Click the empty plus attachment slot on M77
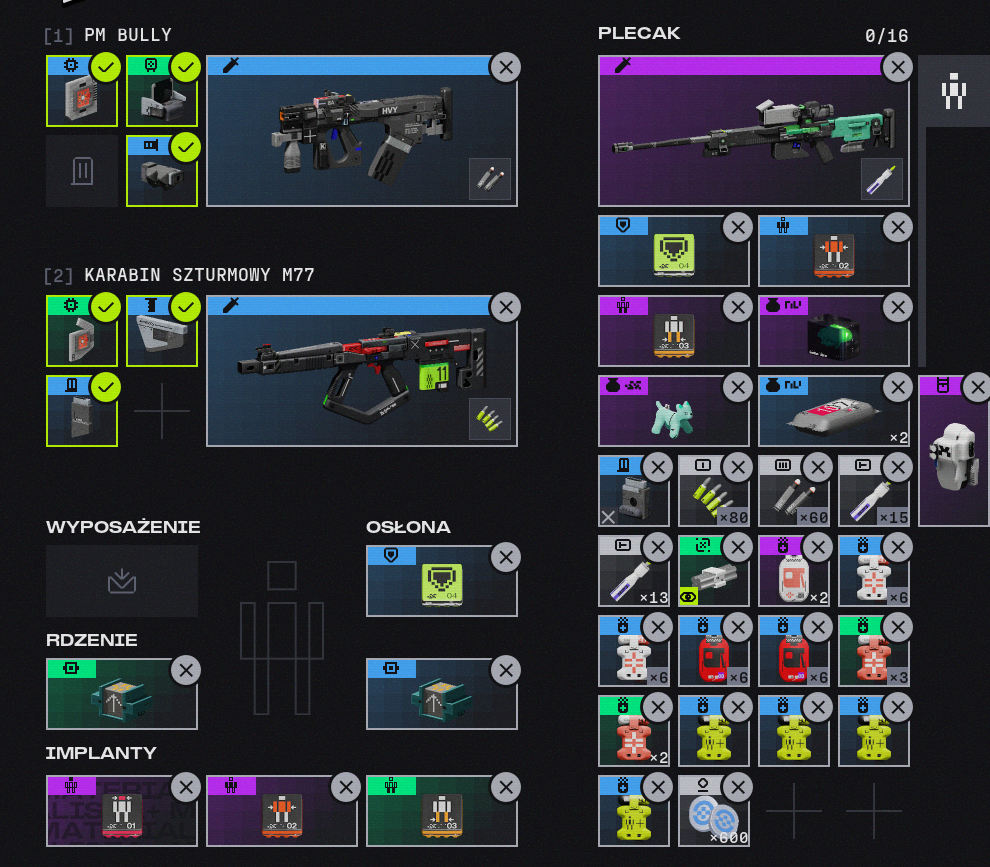This screenshot has height=867, width=990. (x=162, y=411)
